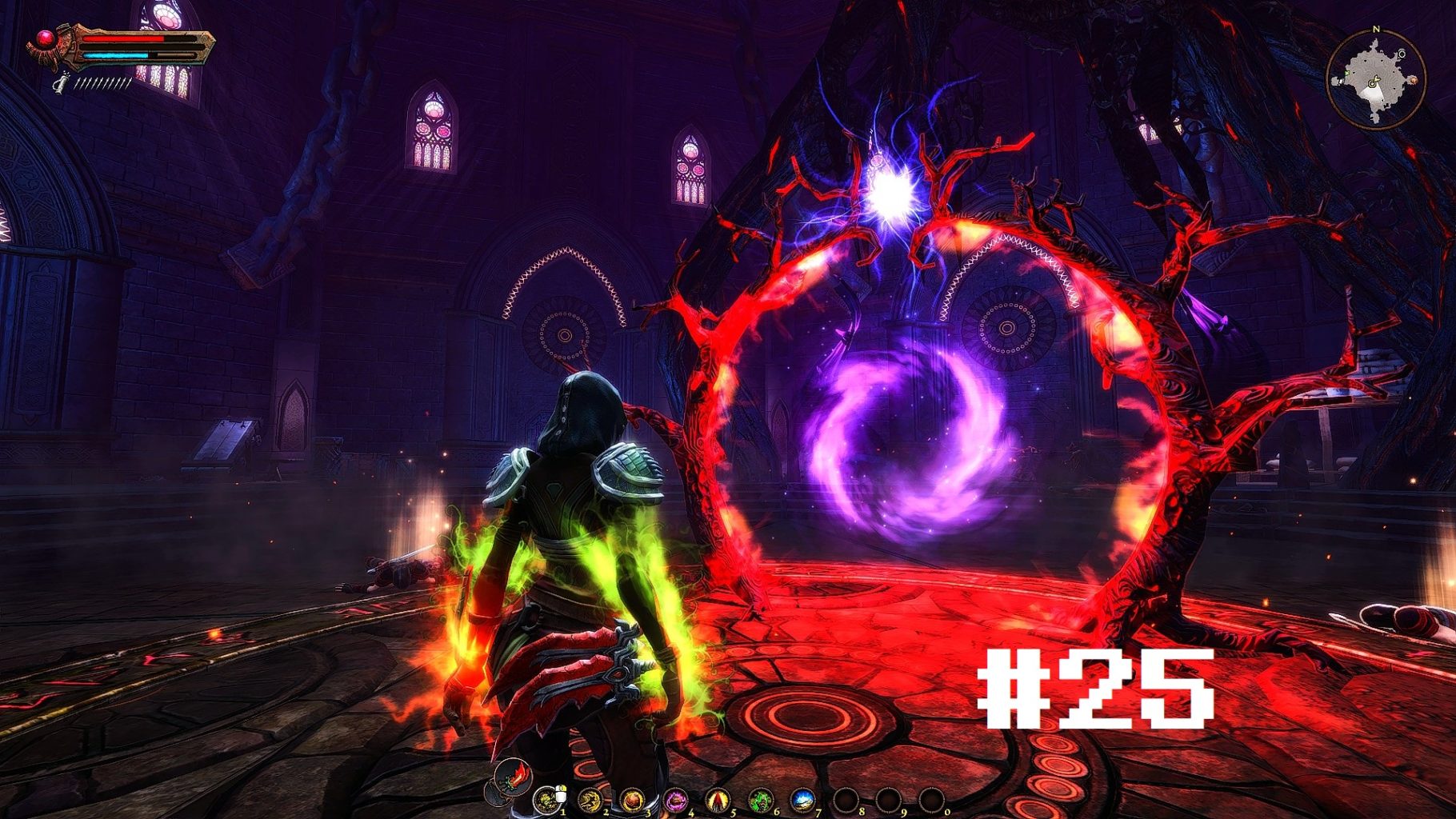Screen dimensions: 1456x819
Task: Select the orange marker on the minimap
Action: [1413, 80]
